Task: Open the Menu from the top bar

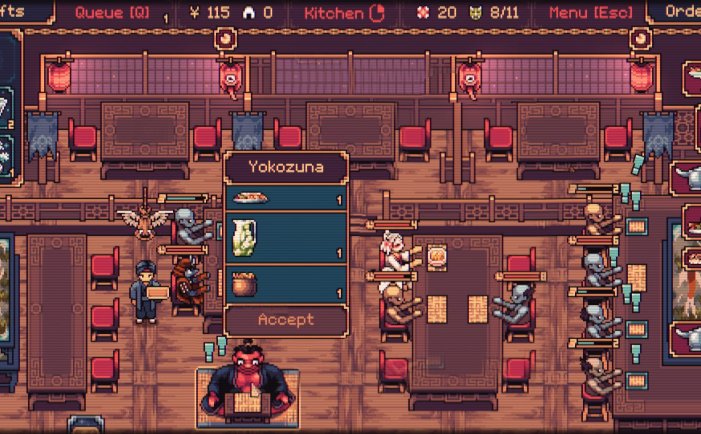Action: pyautogui.click(x=588, y=13)
